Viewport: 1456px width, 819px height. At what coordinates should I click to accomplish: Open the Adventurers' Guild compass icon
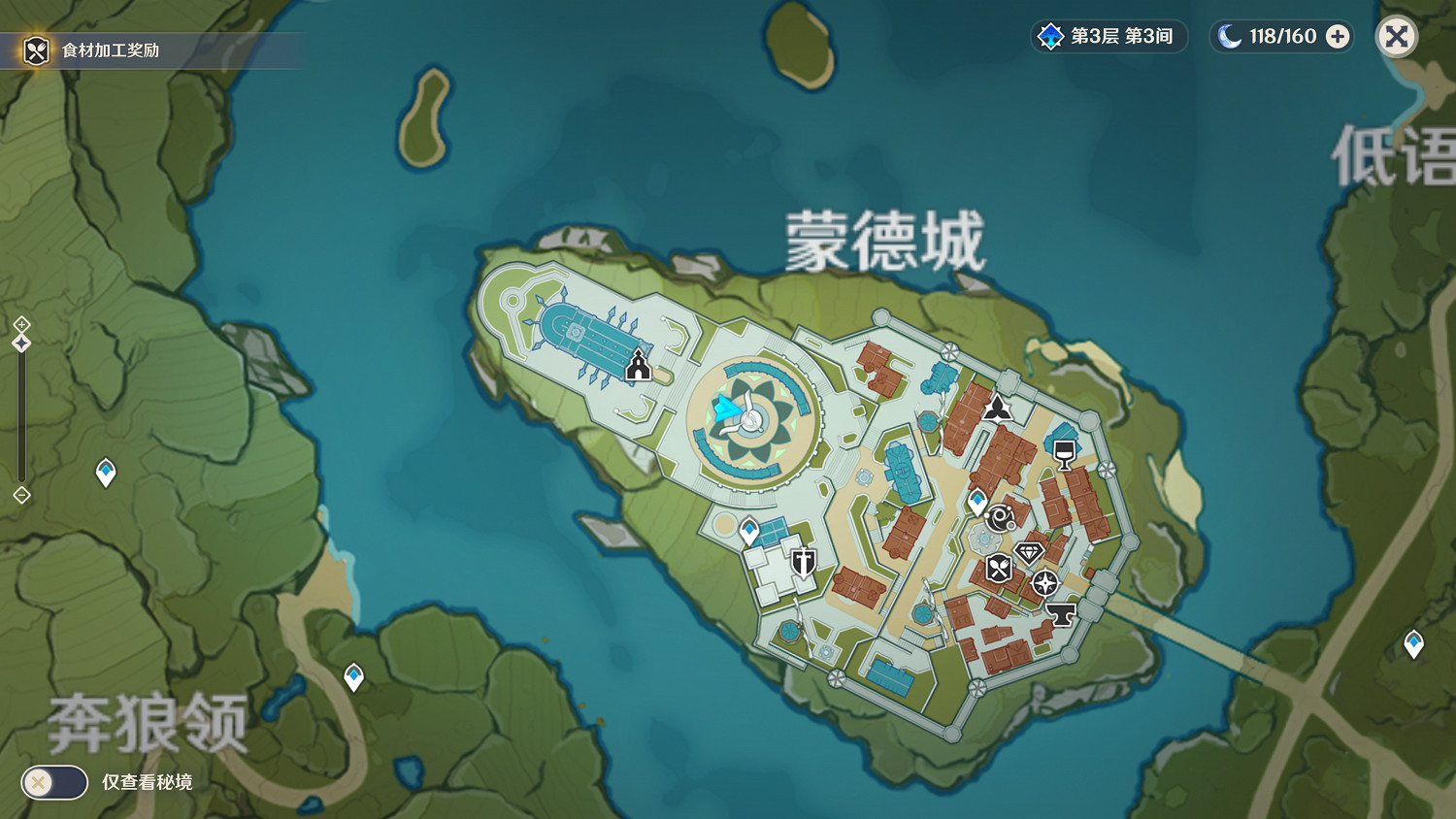point(1043,583)
